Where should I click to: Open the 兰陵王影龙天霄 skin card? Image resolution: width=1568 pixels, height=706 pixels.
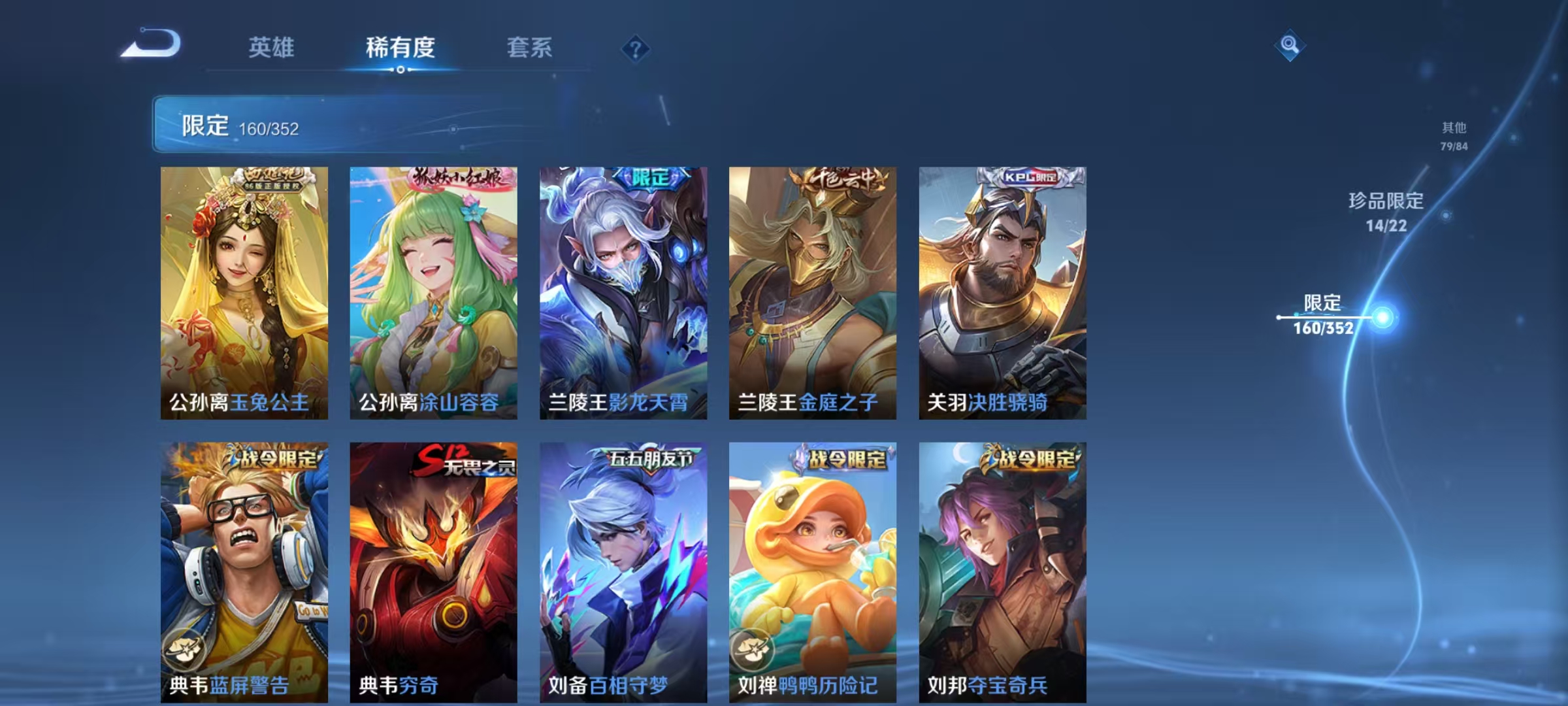tap(623, 288)
